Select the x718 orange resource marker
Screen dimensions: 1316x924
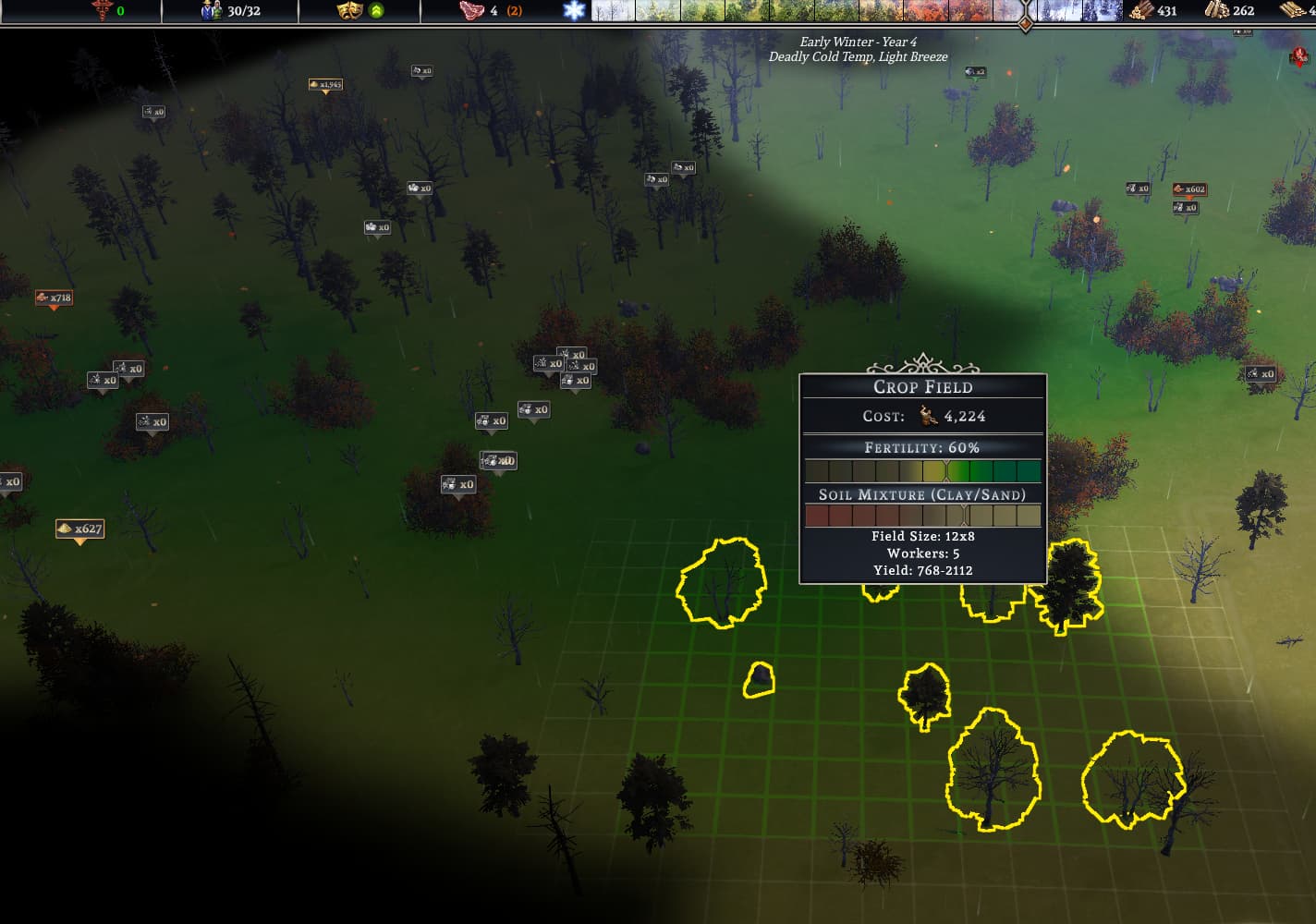coord(54,298)
